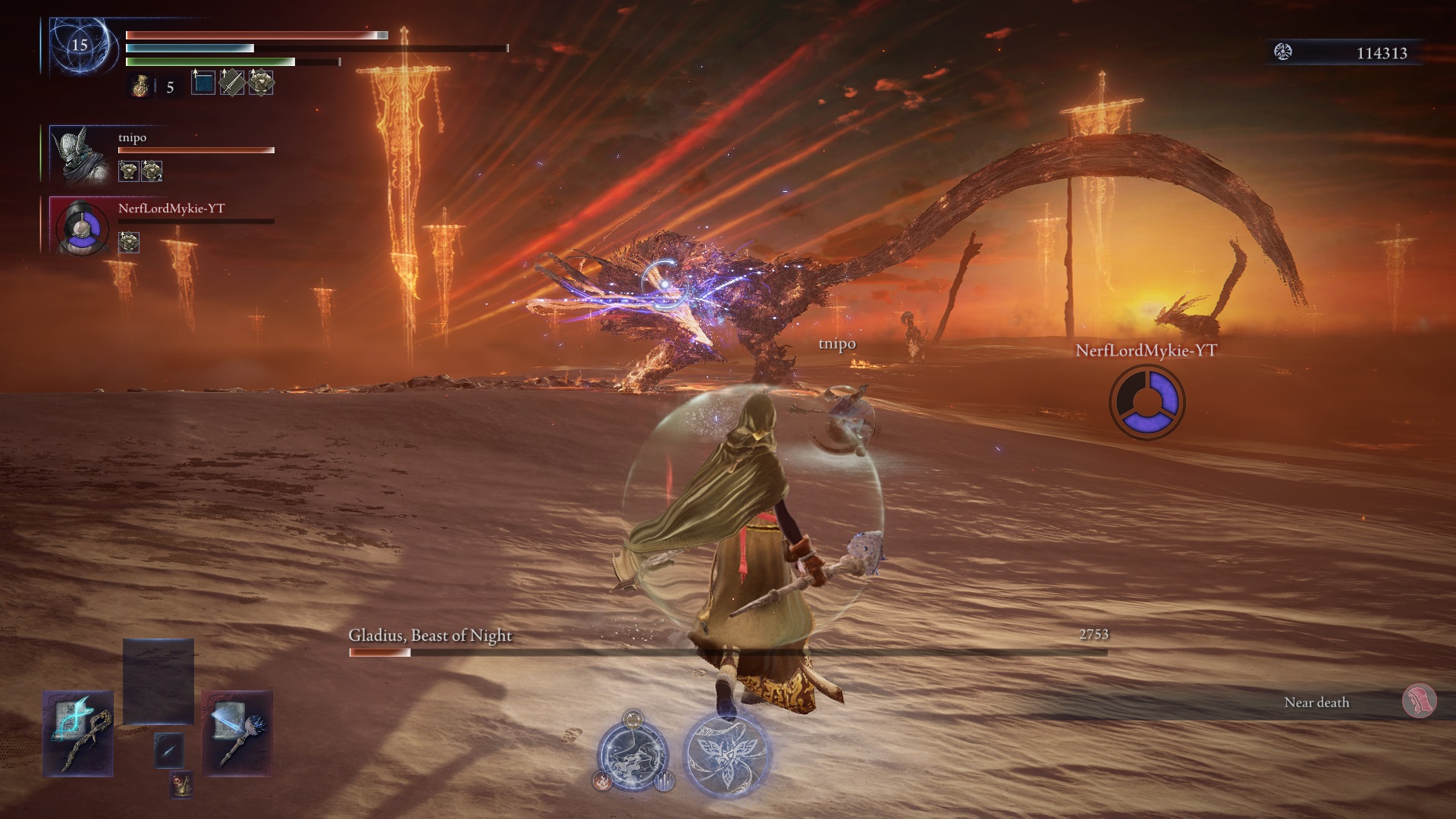Select the right-hand crystal staff slot
This screenshot has height=819, width=1456.
pyautogui.click(x=237, y=733)
